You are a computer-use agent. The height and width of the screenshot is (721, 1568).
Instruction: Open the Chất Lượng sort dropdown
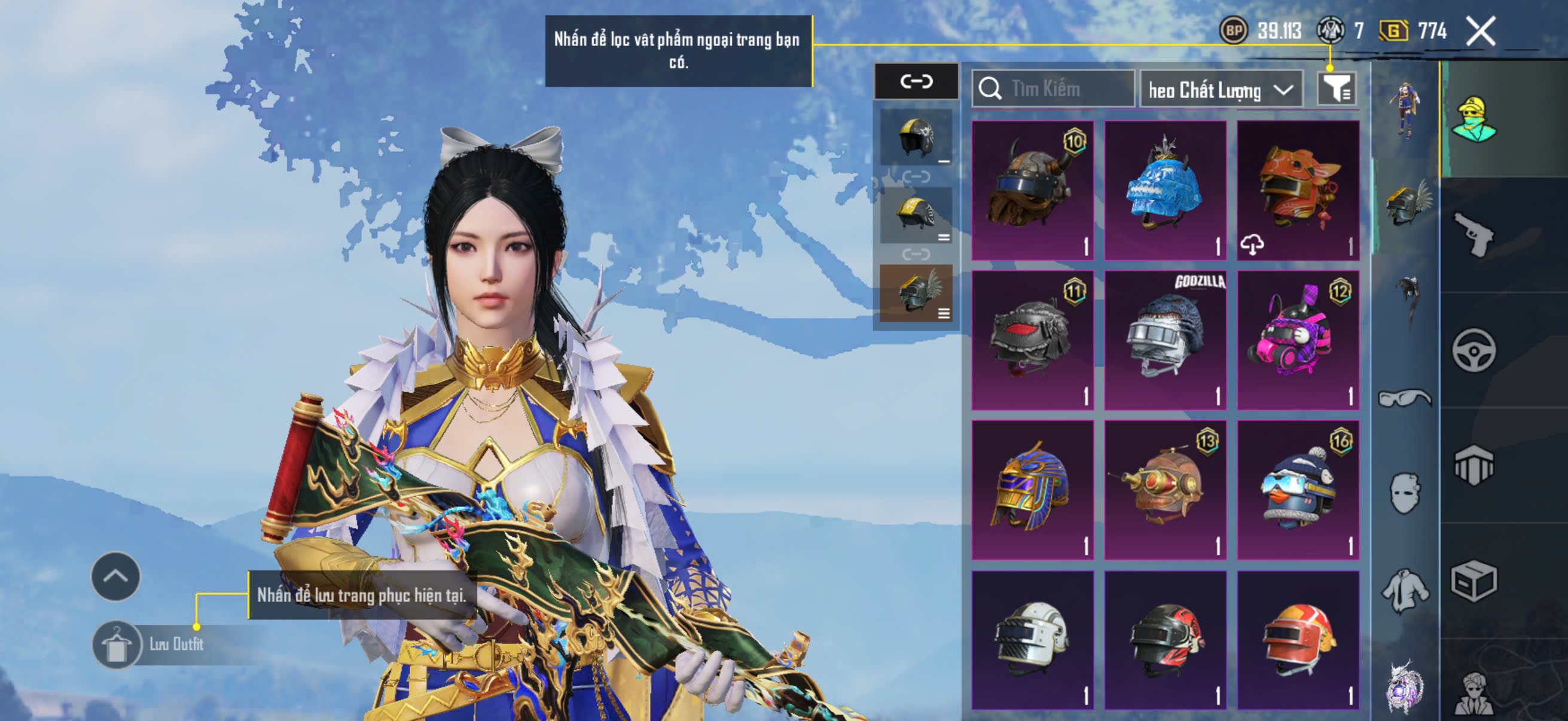1221,90
